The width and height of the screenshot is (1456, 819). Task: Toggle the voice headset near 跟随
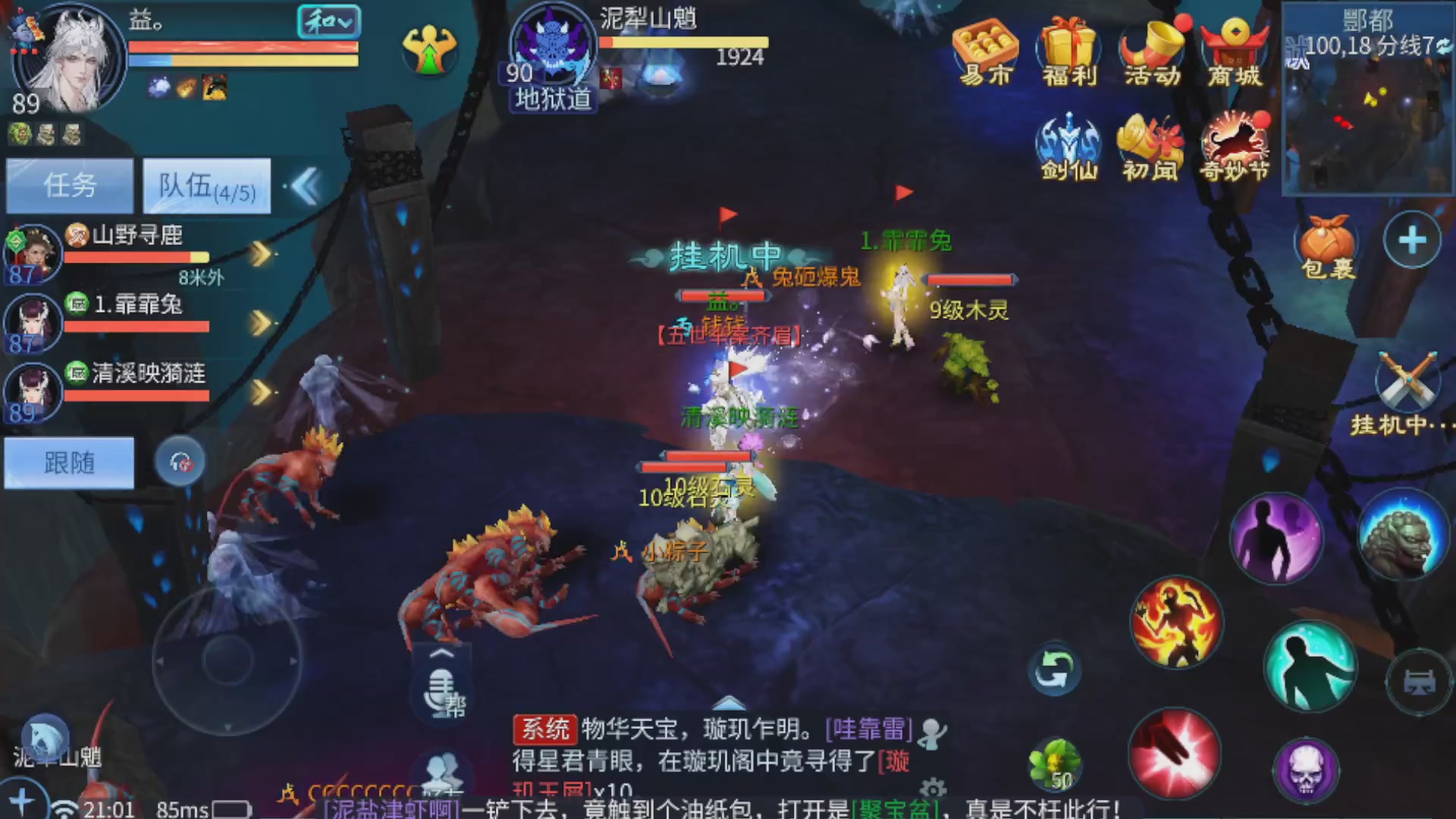pyautogui.click(x=180, y=463)
